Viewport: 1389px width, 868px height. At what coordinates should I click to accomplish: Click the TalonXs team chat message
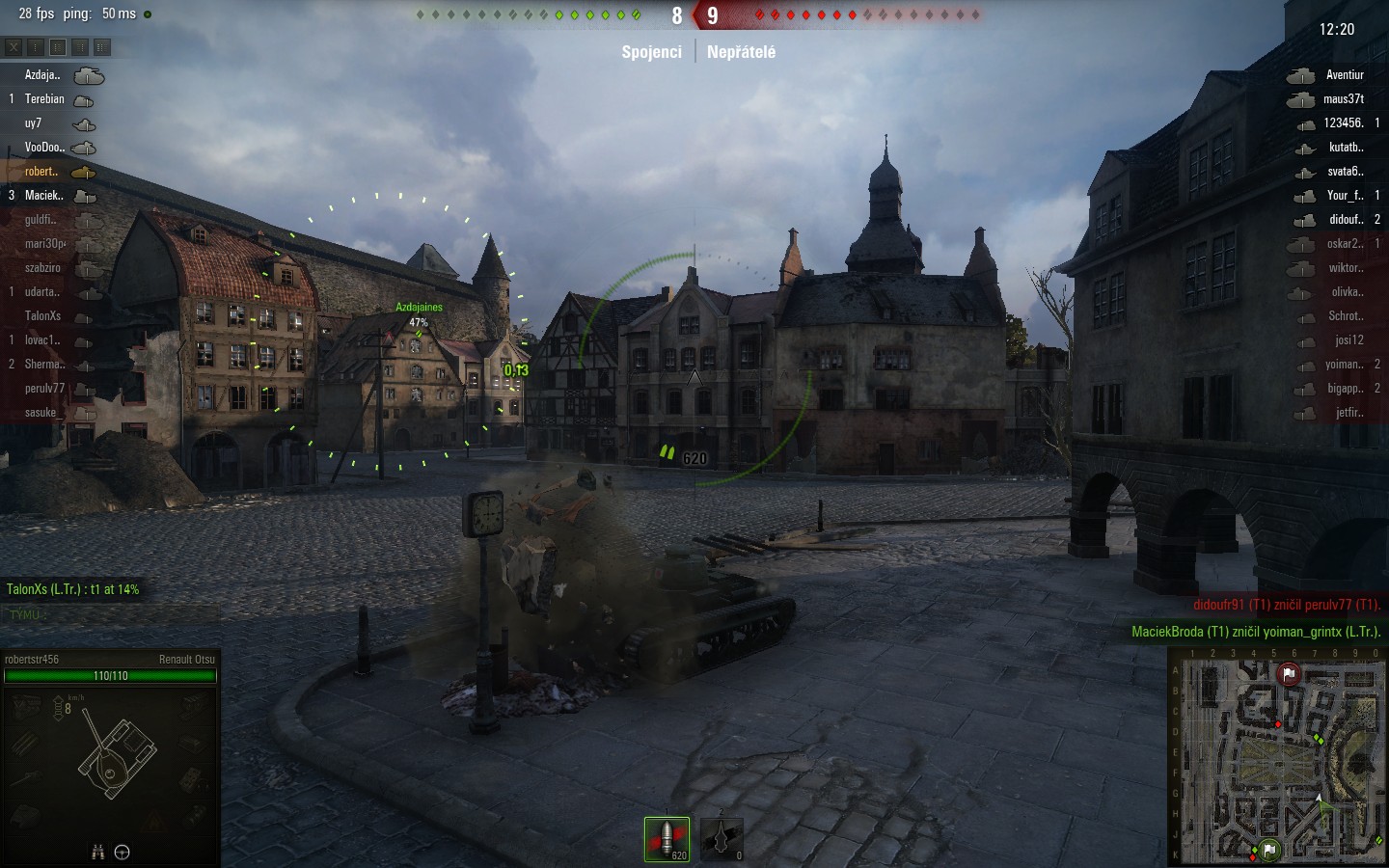(73, 589)
